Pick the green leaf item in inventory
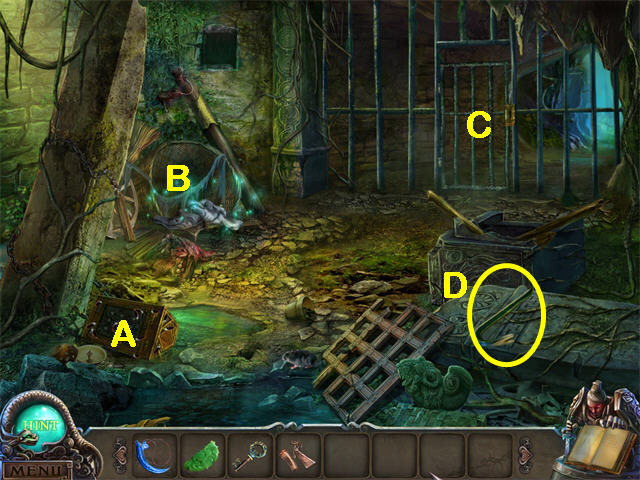This screenshot has height=480, width=640. pos(203,453)
